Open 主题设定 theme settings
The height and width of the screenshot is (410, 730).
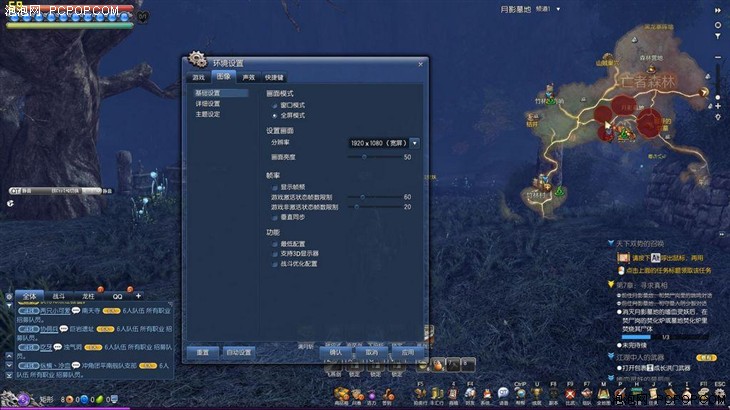[208, 114]
